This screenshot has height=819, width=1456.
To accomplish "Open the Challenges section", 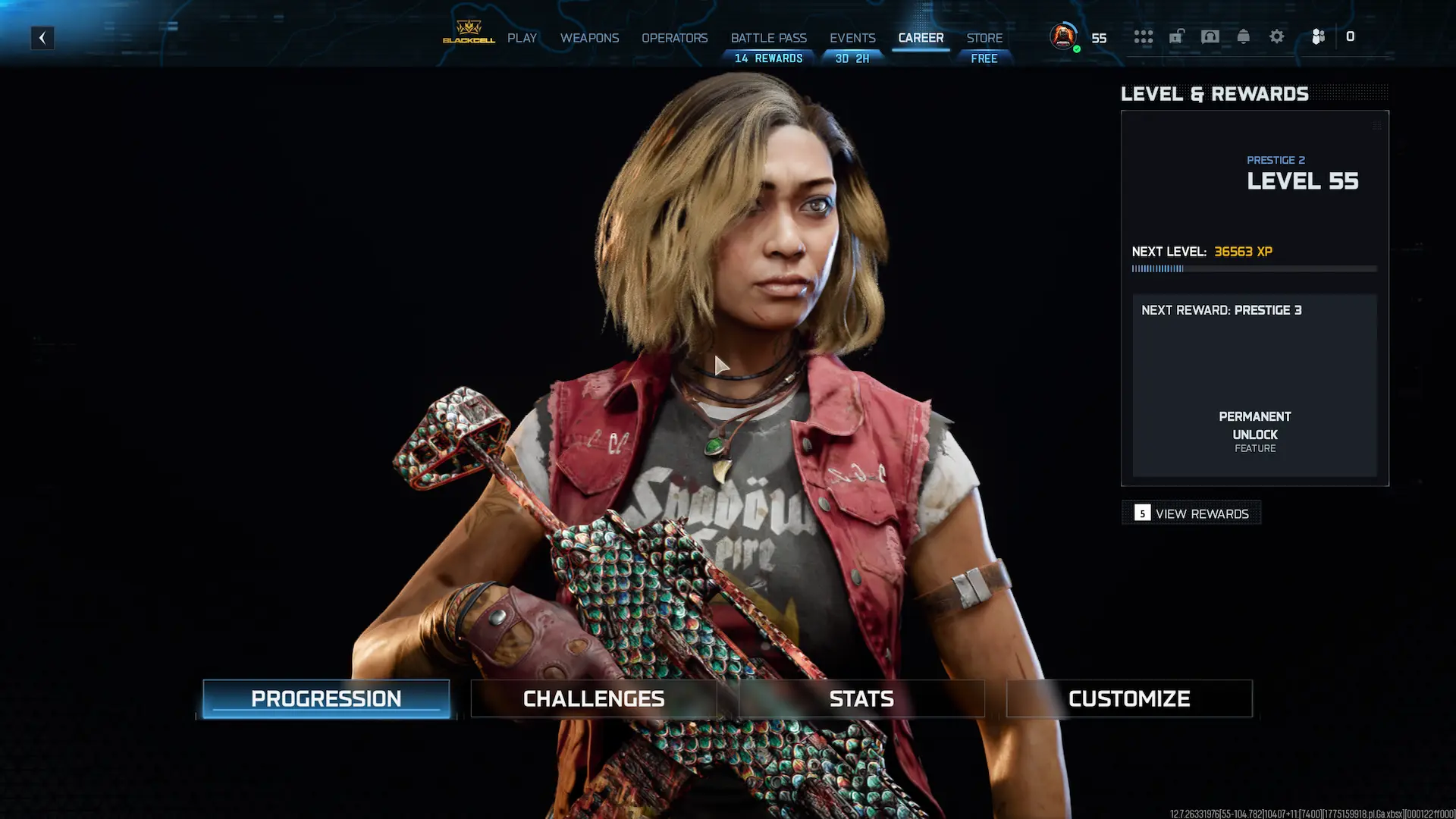I will pos(594,698).
